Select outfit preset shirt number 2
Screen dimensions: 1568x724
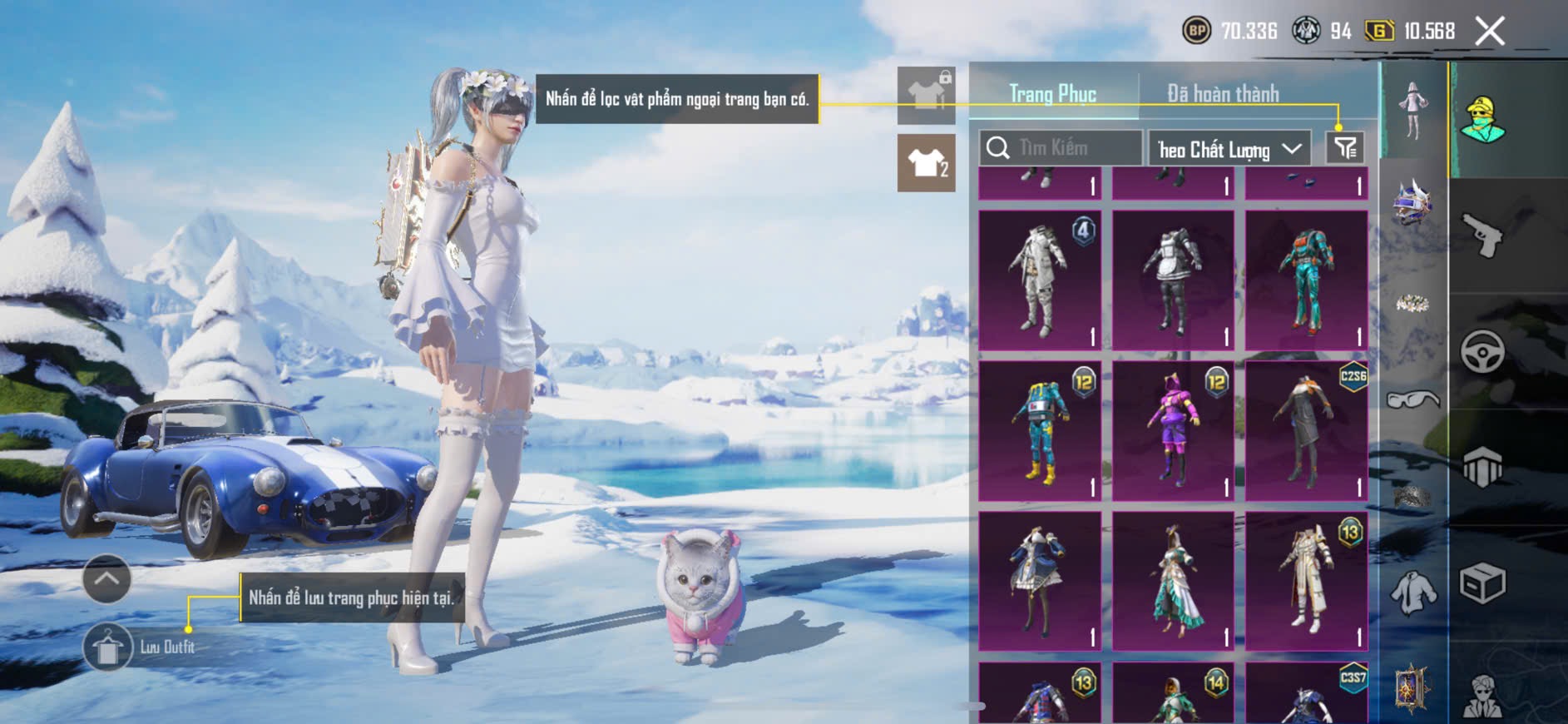pos(927,163)
